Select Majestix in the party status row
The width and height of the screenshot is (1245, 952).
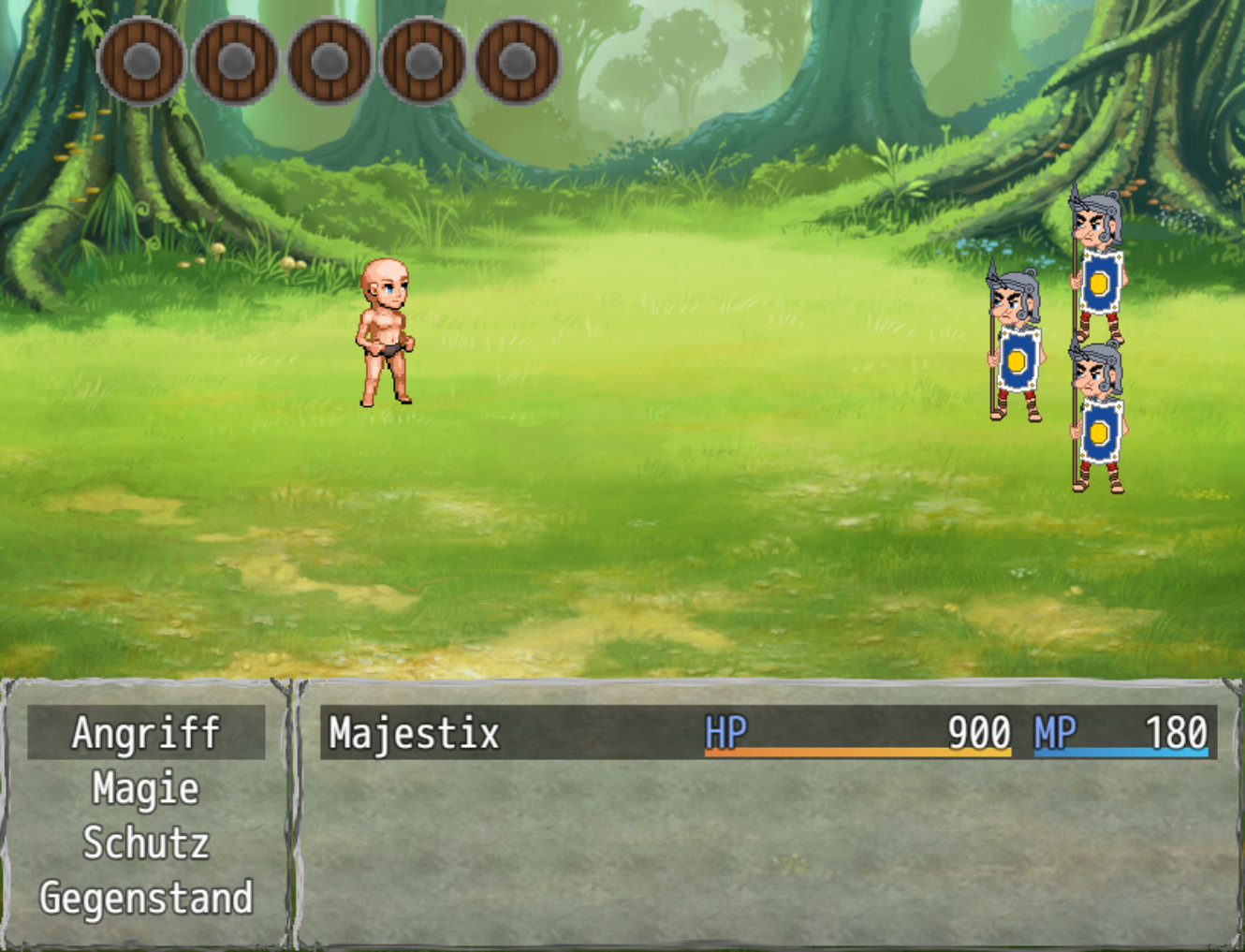(x=415, y=733)
